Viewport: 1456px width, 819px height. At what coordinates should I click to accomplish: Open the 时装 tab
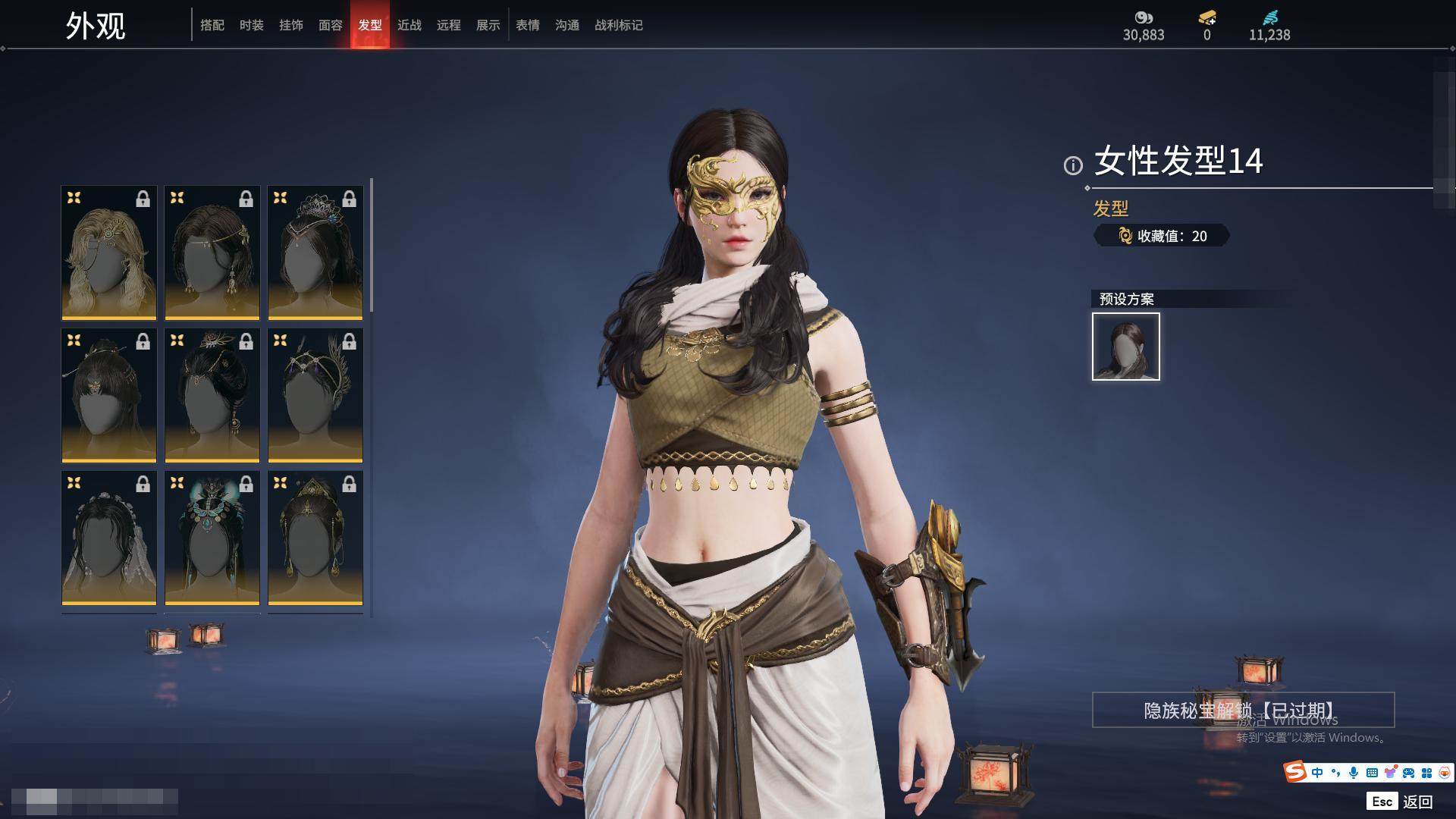click(x=252, y=25)
